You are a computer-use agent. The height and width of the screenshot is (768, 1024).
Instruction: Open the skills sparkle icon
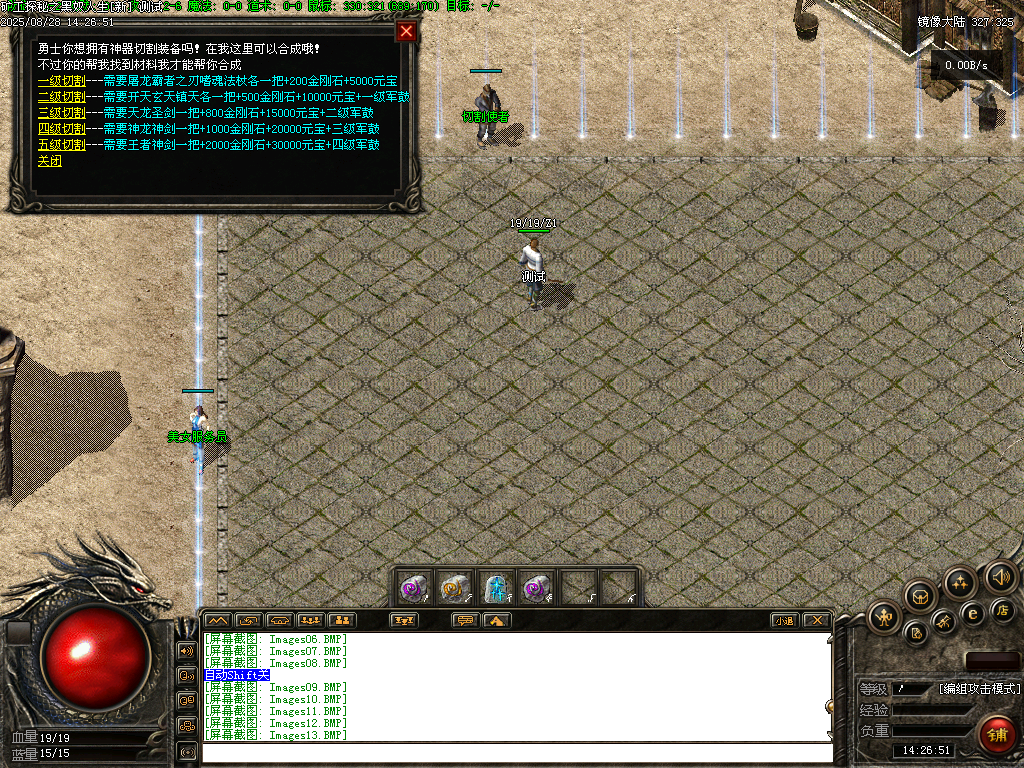click(961, 583)
